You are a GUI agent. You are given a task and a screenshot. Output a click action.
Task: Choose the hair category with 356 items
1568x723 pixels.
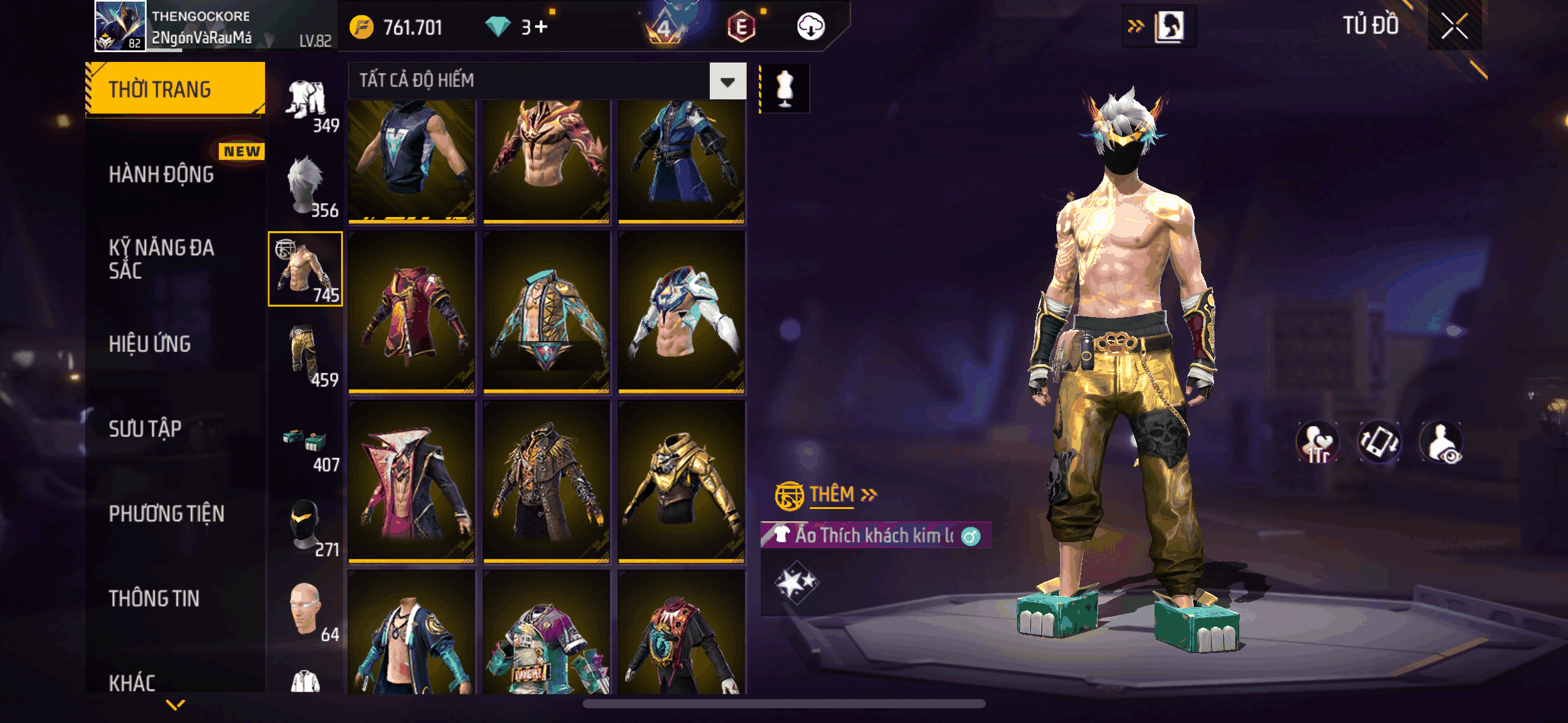[x=306, y=185]
